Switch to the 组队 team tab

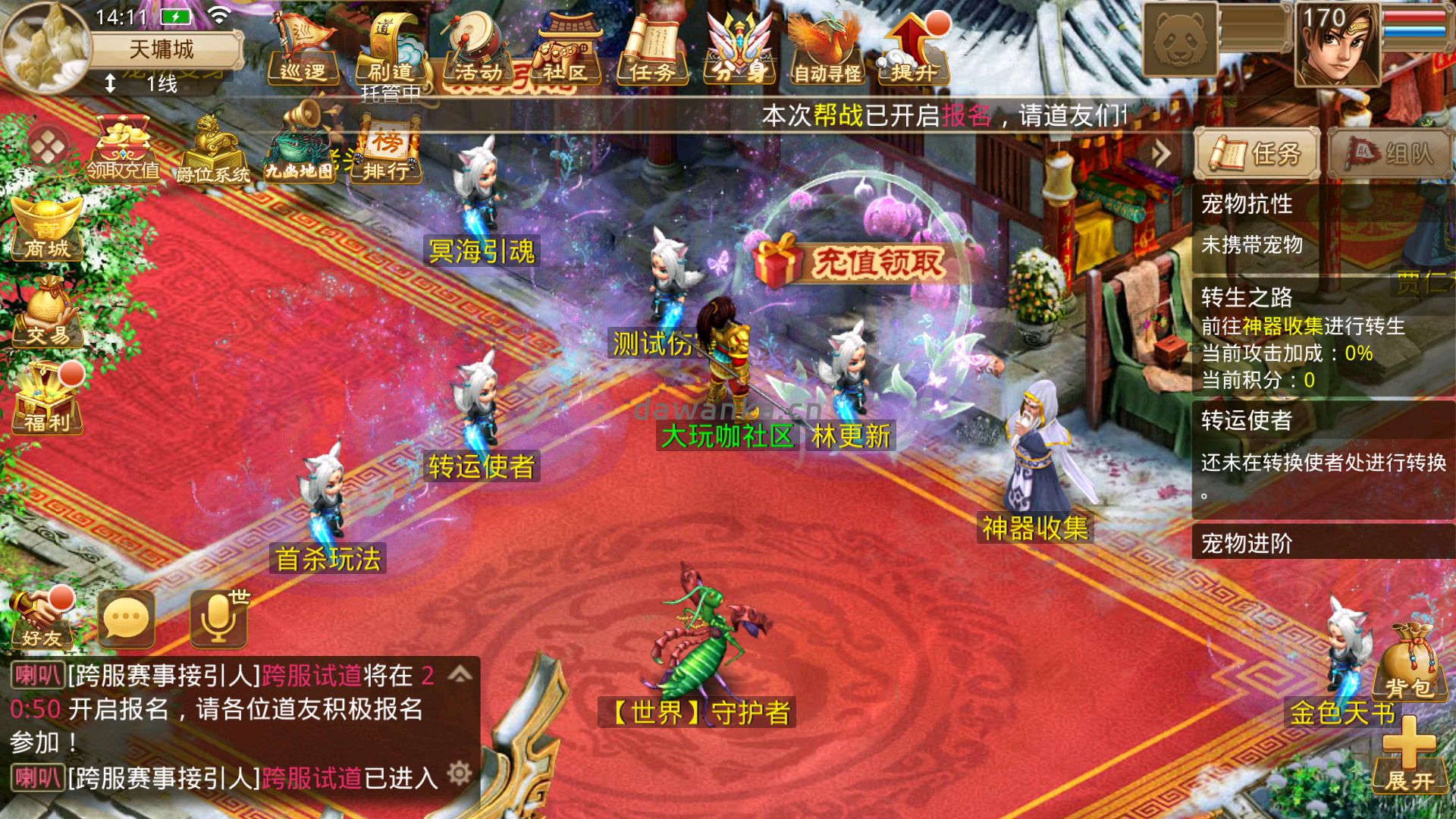click(1391, 154)
